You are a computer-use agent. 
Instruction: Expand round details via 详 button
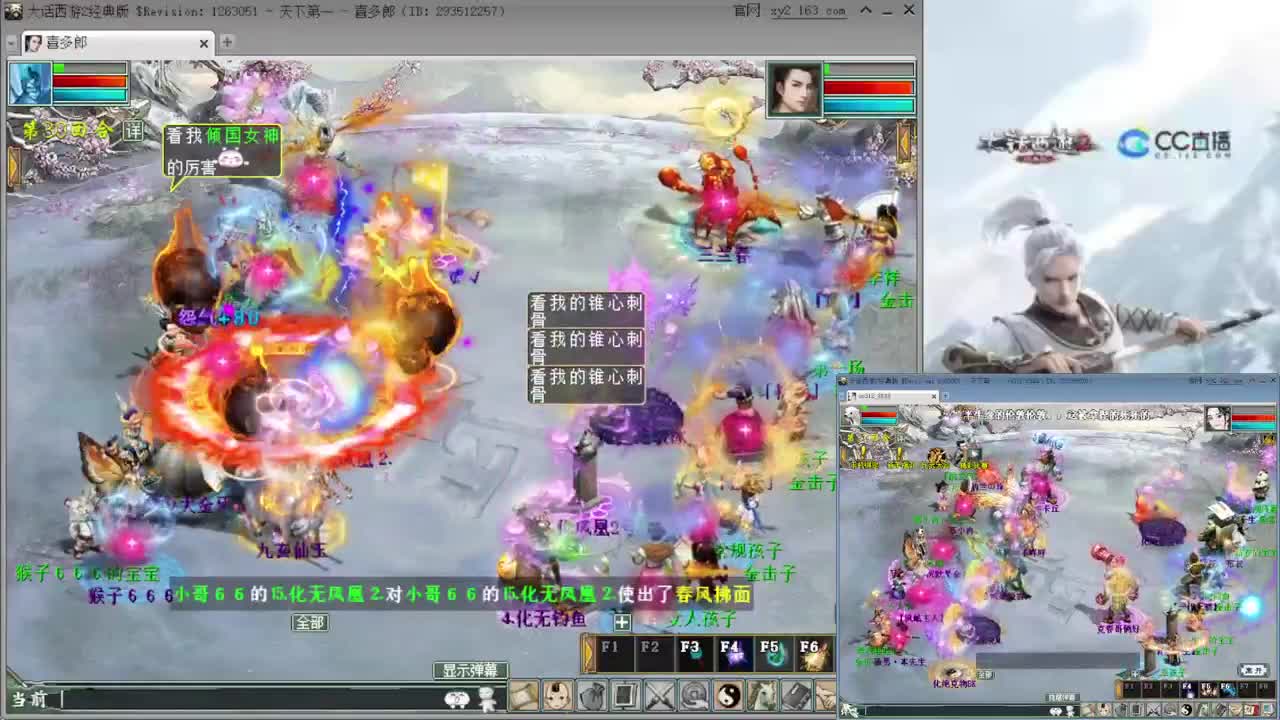pyautogui.click(x=133, y=129)
